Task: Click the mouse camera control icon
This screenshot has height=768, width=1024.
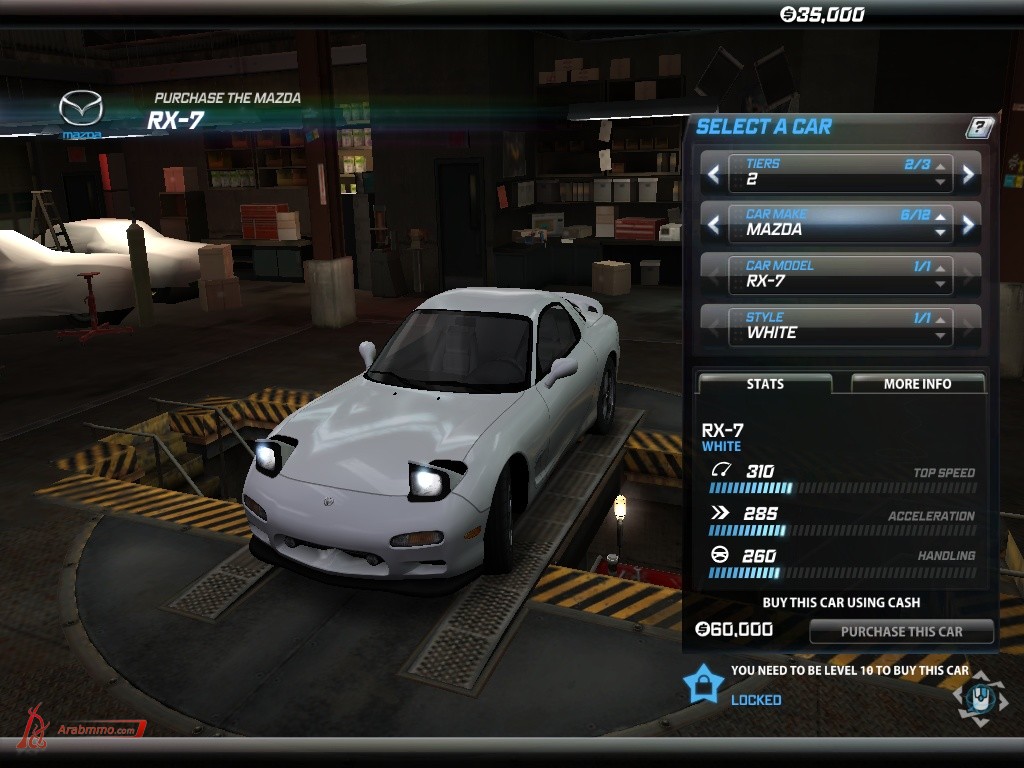Action: tap(980, 697)
